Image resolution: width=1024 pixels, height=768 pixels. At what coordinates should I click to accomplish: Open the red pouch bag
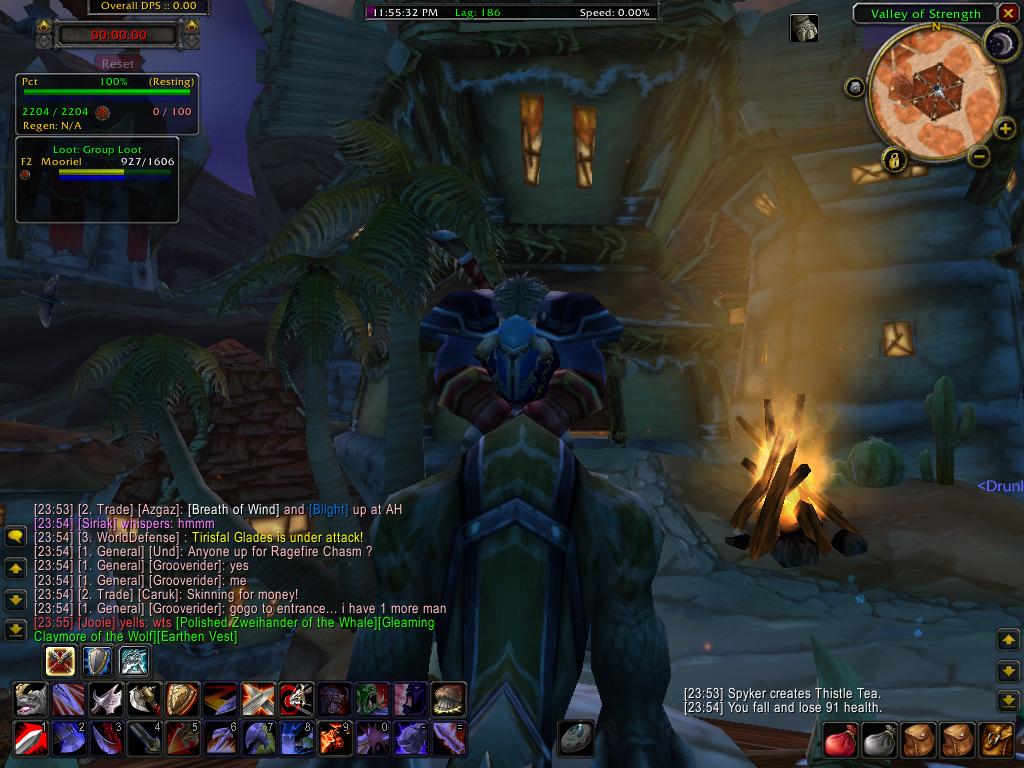pos(842,740)
